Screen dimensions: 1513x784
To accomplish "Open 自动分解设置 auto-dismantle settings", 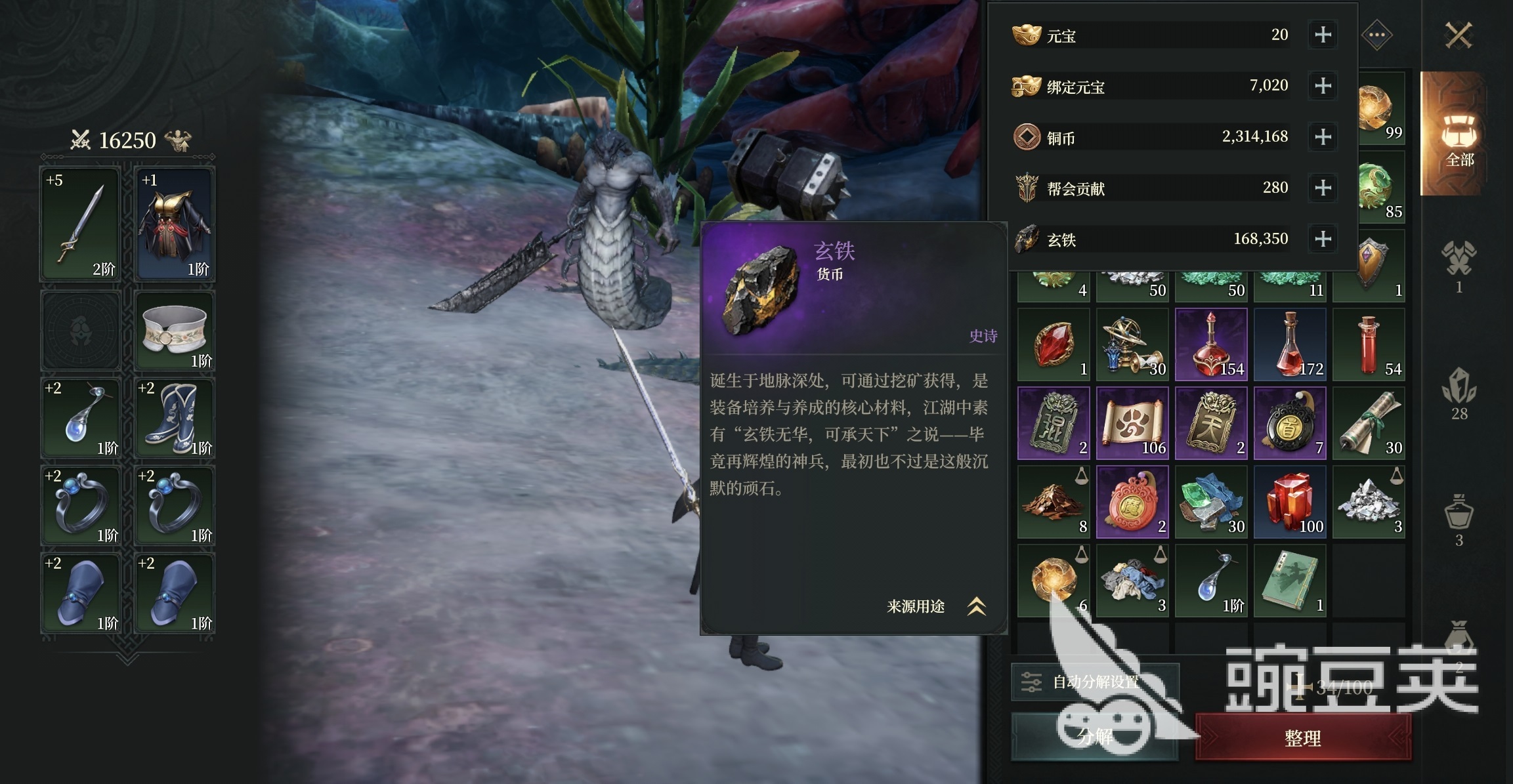I will click(1099, 680).
